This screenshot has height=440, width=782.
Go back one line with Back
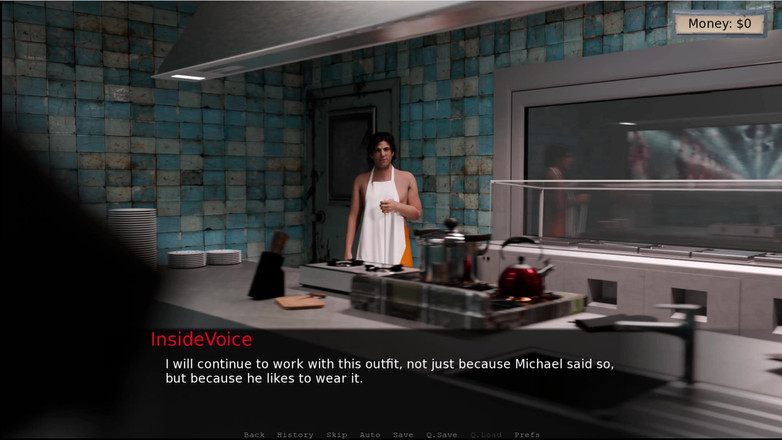pos(254,435)
